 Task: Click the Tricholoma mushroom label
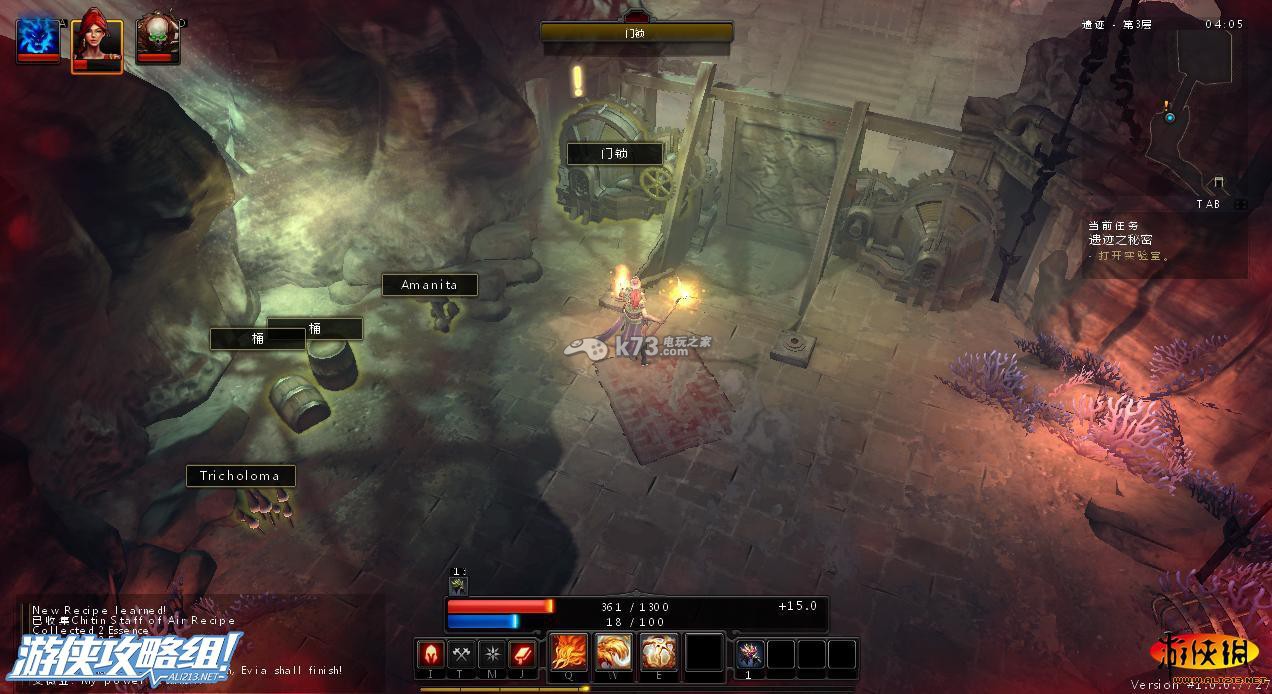click(240, 475)
